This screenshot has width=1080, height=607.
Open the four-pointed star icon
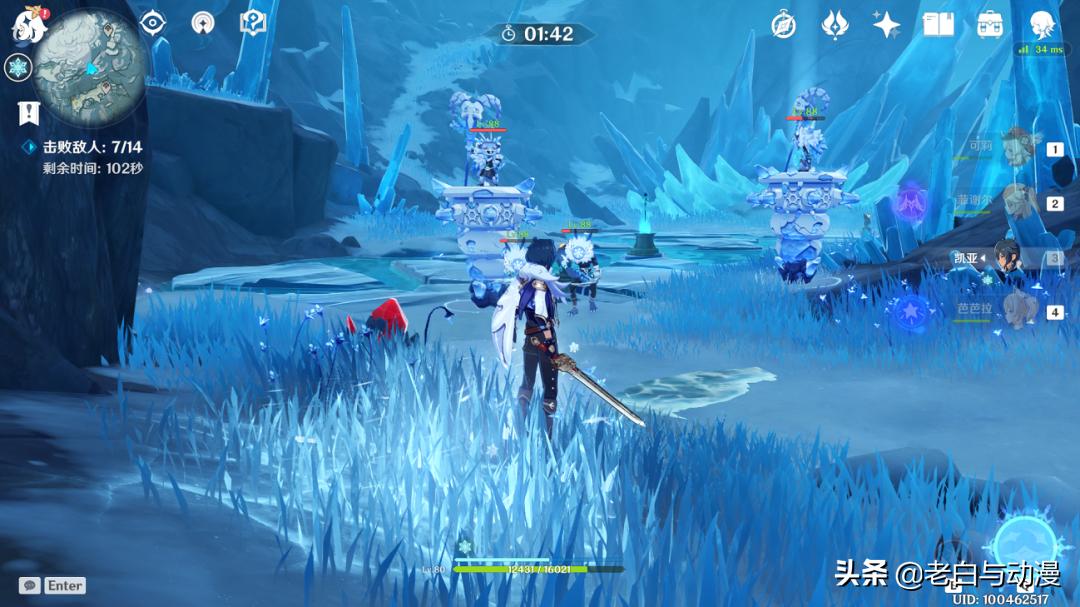[886, 26]
